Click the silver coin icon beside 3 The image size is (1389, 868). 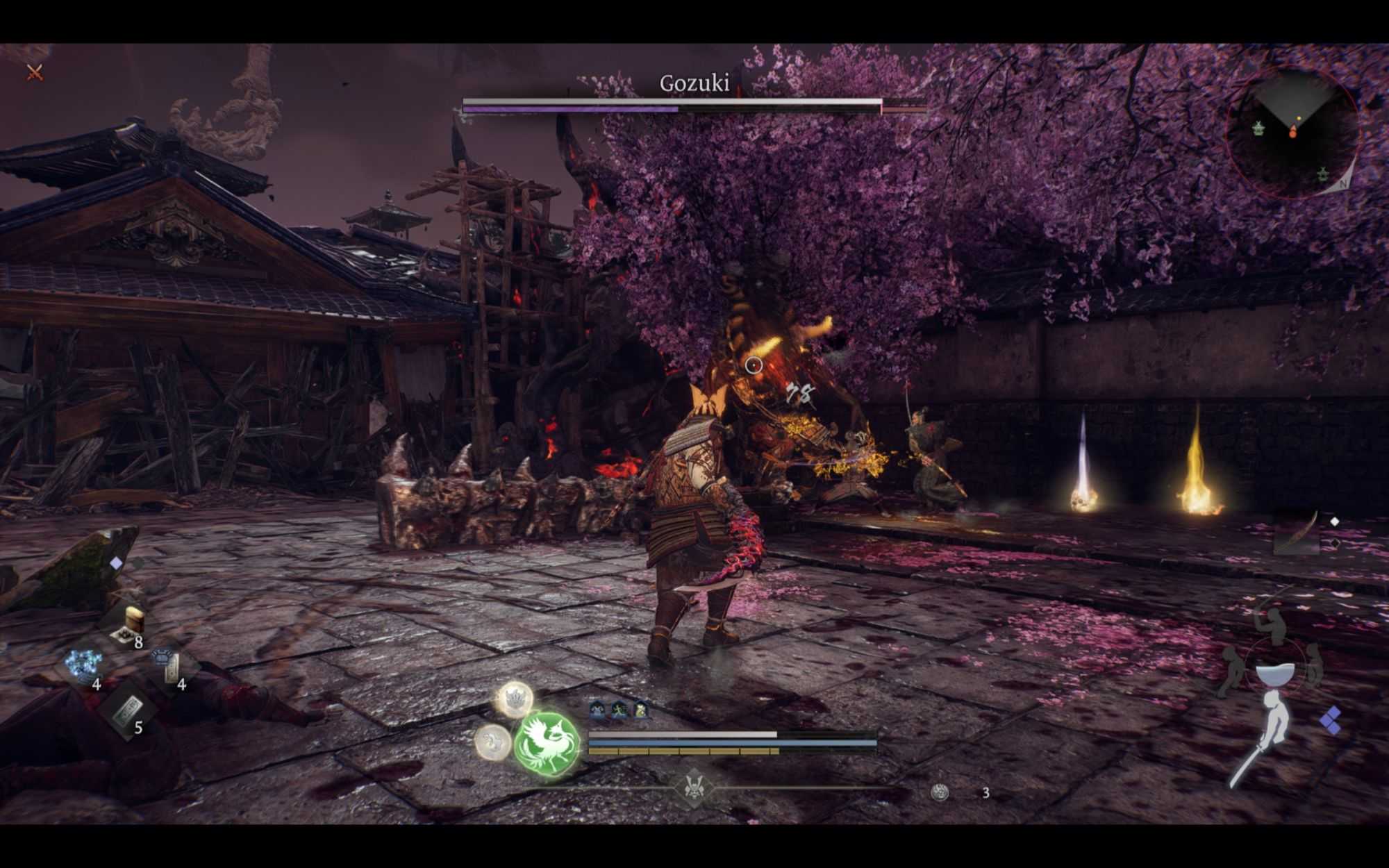tap(940, 792)
